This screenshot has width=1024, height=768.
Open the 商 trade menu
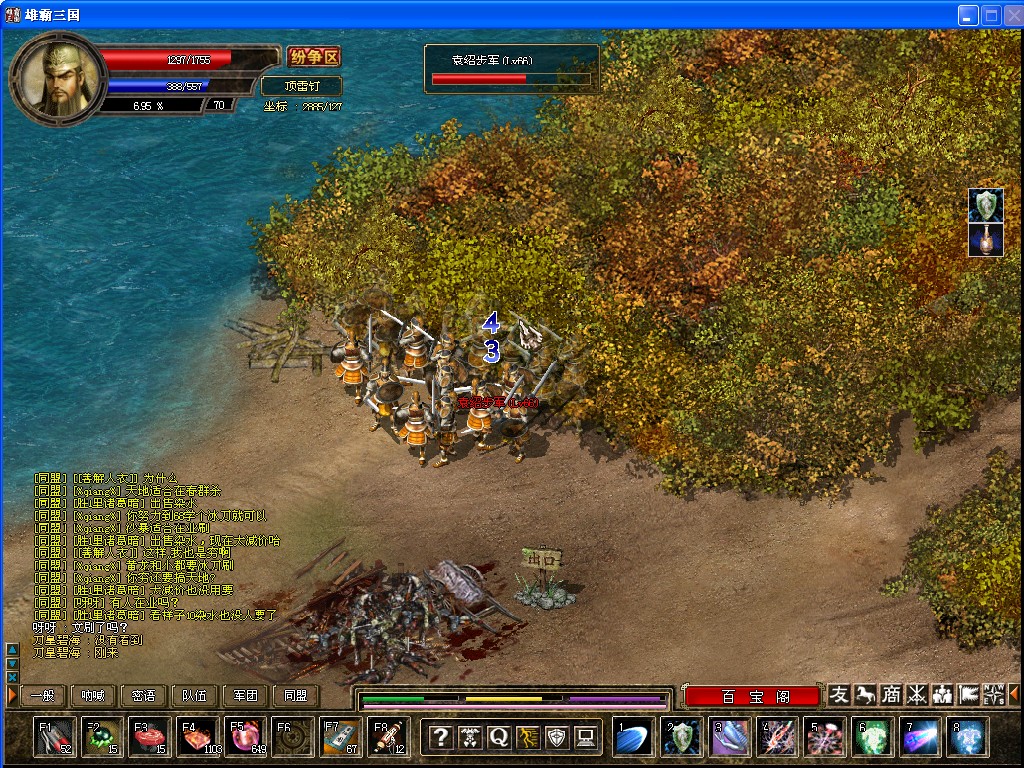tap(891, 695)
